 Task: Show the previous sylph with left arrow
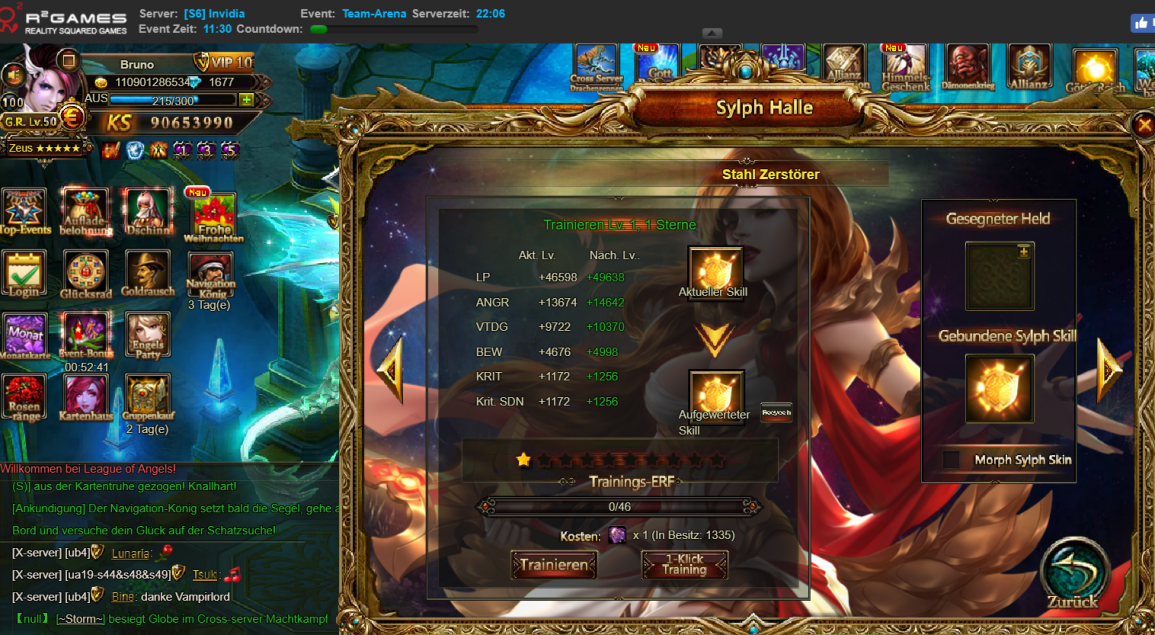(390, 370)
